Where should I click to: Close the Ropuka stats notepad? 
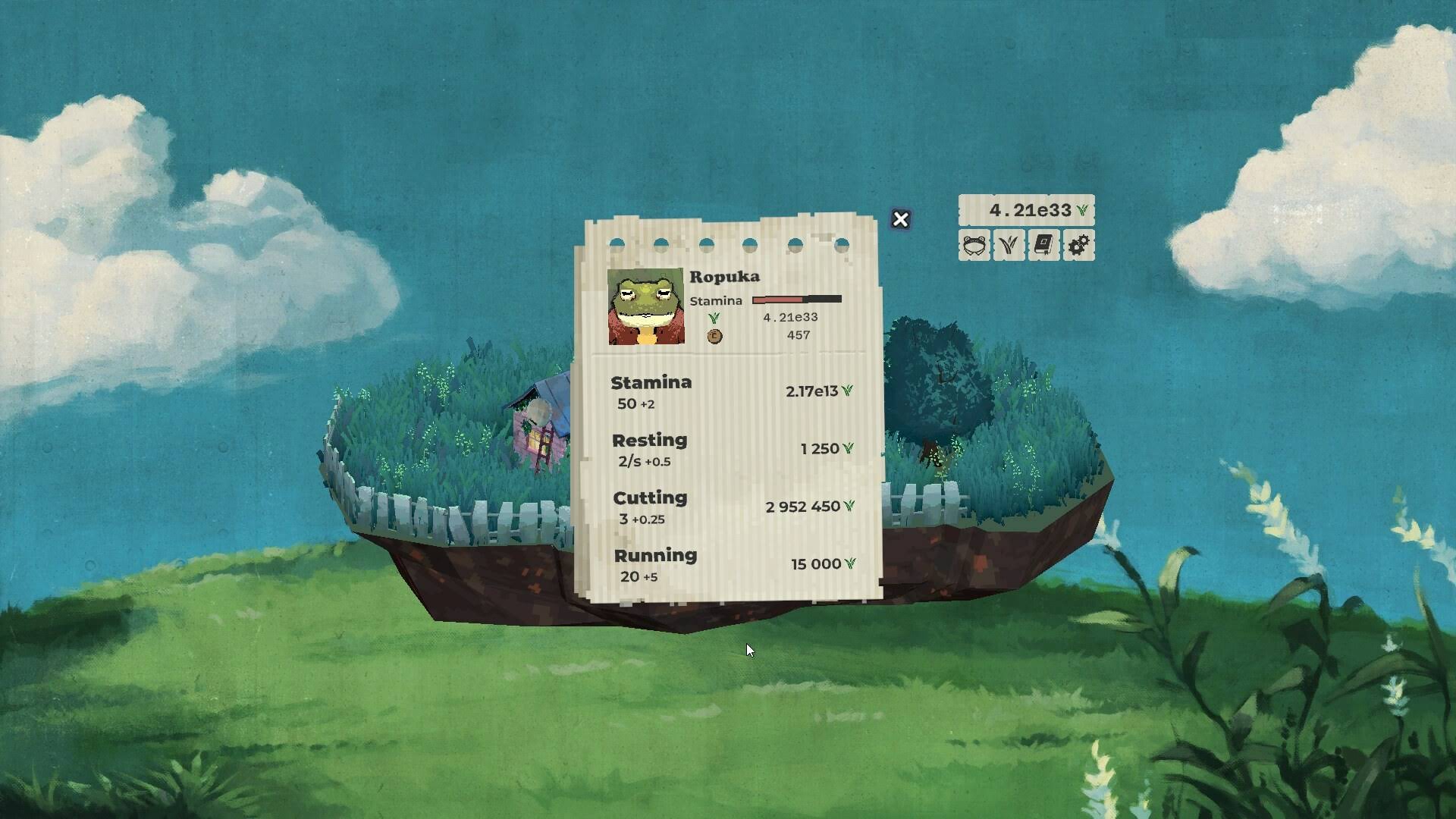(x=899, y=220)
